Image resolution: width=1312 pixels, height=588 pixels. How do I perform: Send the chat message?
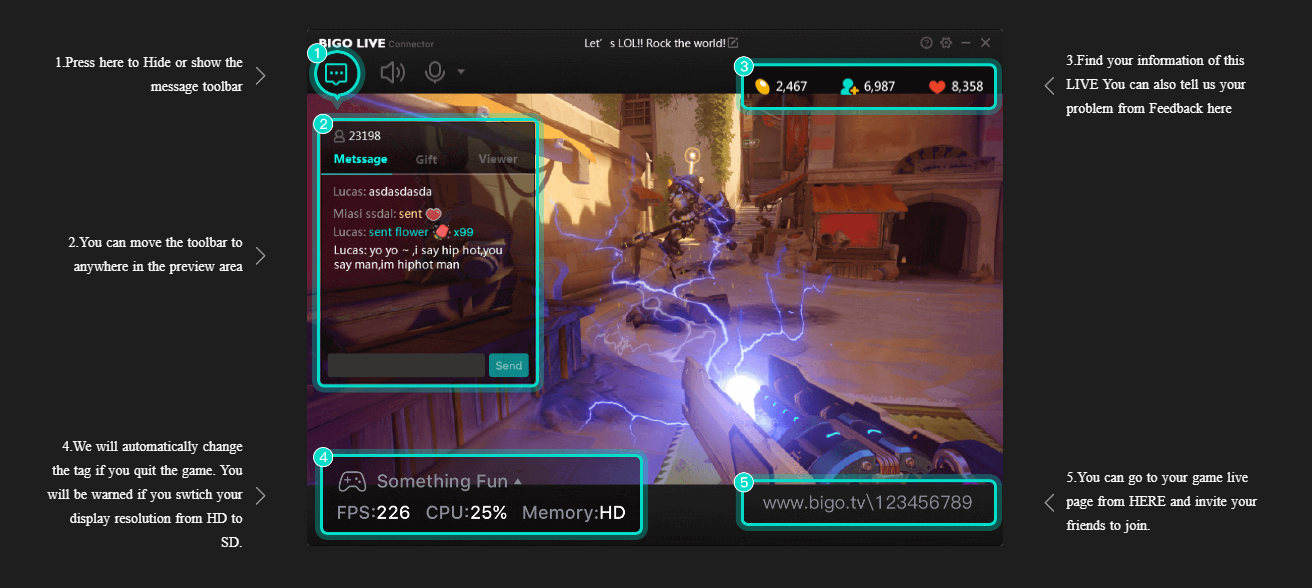point(508,365)
